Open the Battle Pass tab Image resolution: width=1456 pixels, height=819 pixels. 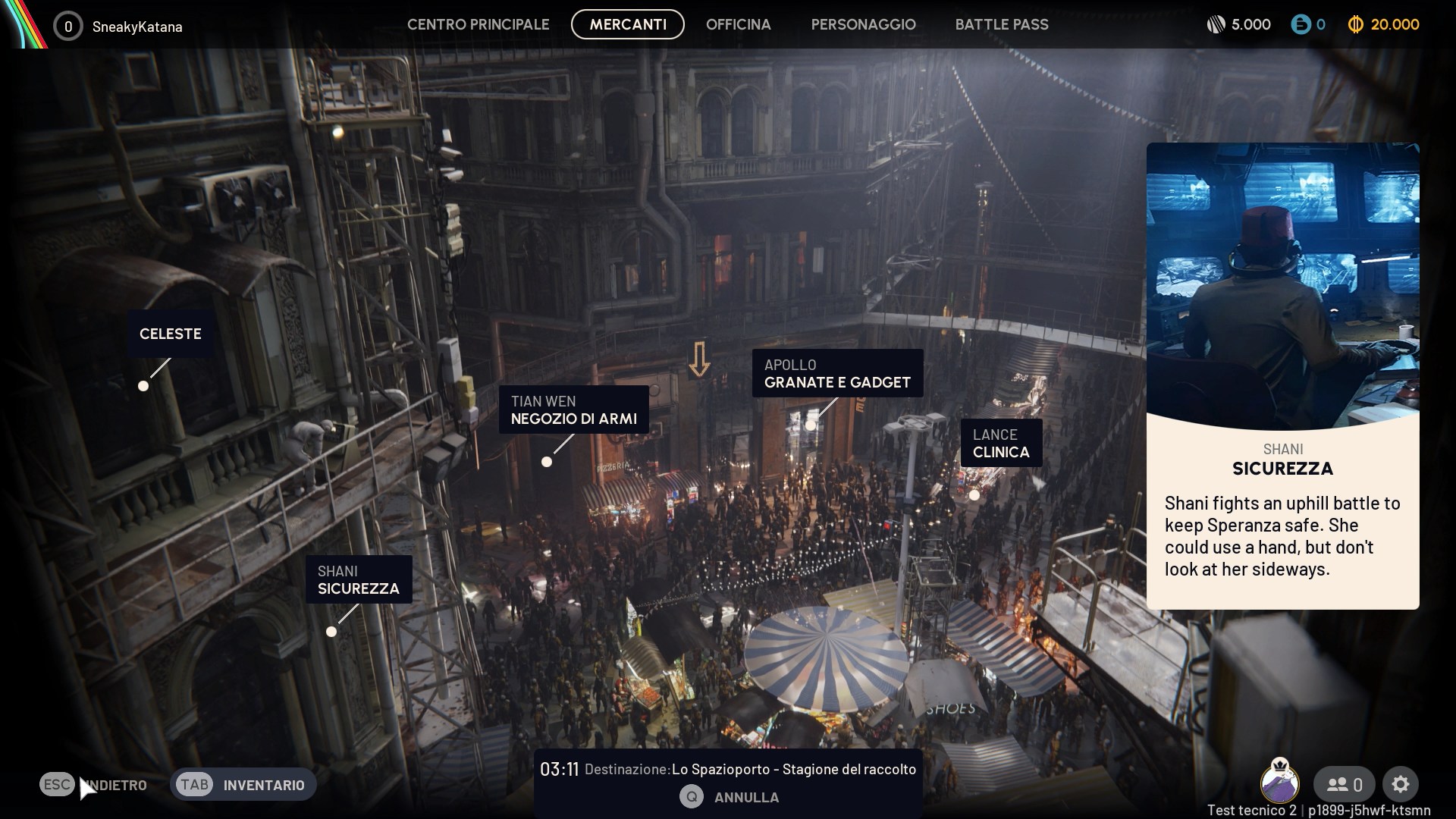point(1001,24)
